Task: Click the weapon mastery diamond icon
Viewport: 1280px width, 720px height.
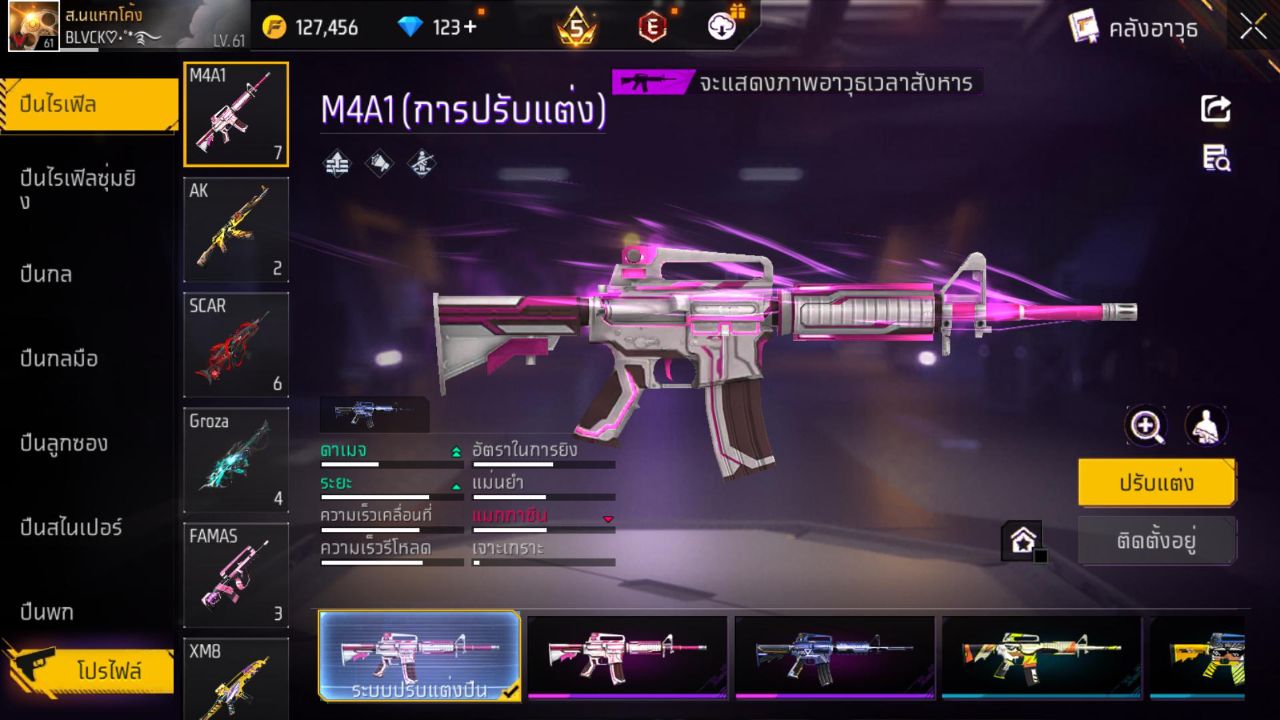Action: [x=419, y=162]
